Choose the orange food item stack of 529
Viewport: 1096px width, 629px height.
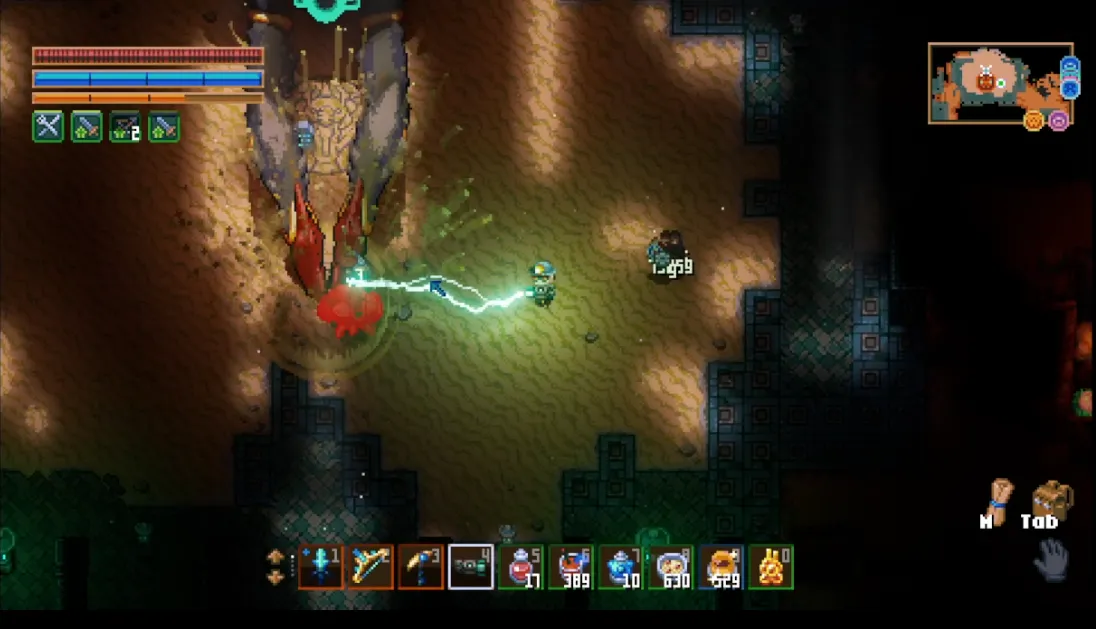click(x=721, y=567)
